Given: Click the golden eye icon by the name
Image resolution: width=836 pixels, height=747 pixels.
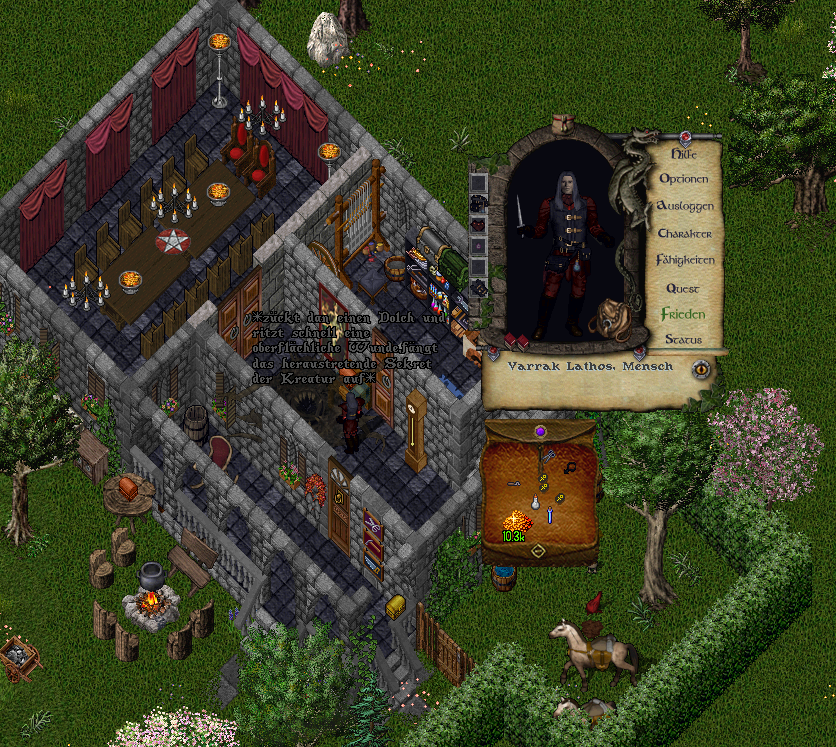Looking at the screenshot, I should click(x=701, y=368).
